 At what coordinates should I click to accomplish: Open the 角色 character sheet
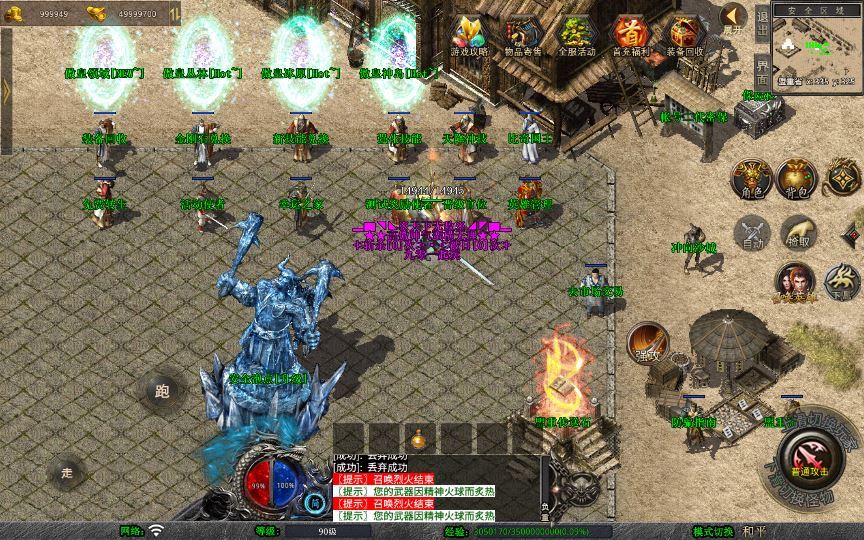(751, 177)
